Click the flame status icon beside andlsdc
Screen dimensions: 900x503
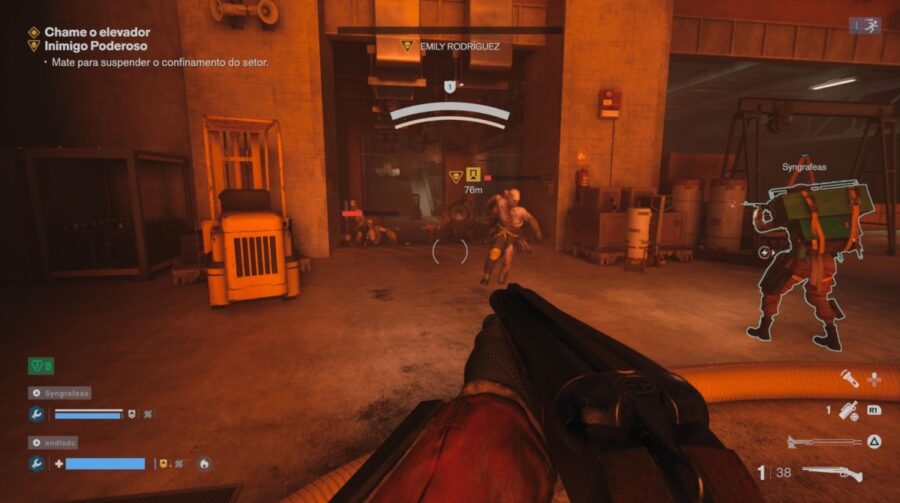click(205, 464)
